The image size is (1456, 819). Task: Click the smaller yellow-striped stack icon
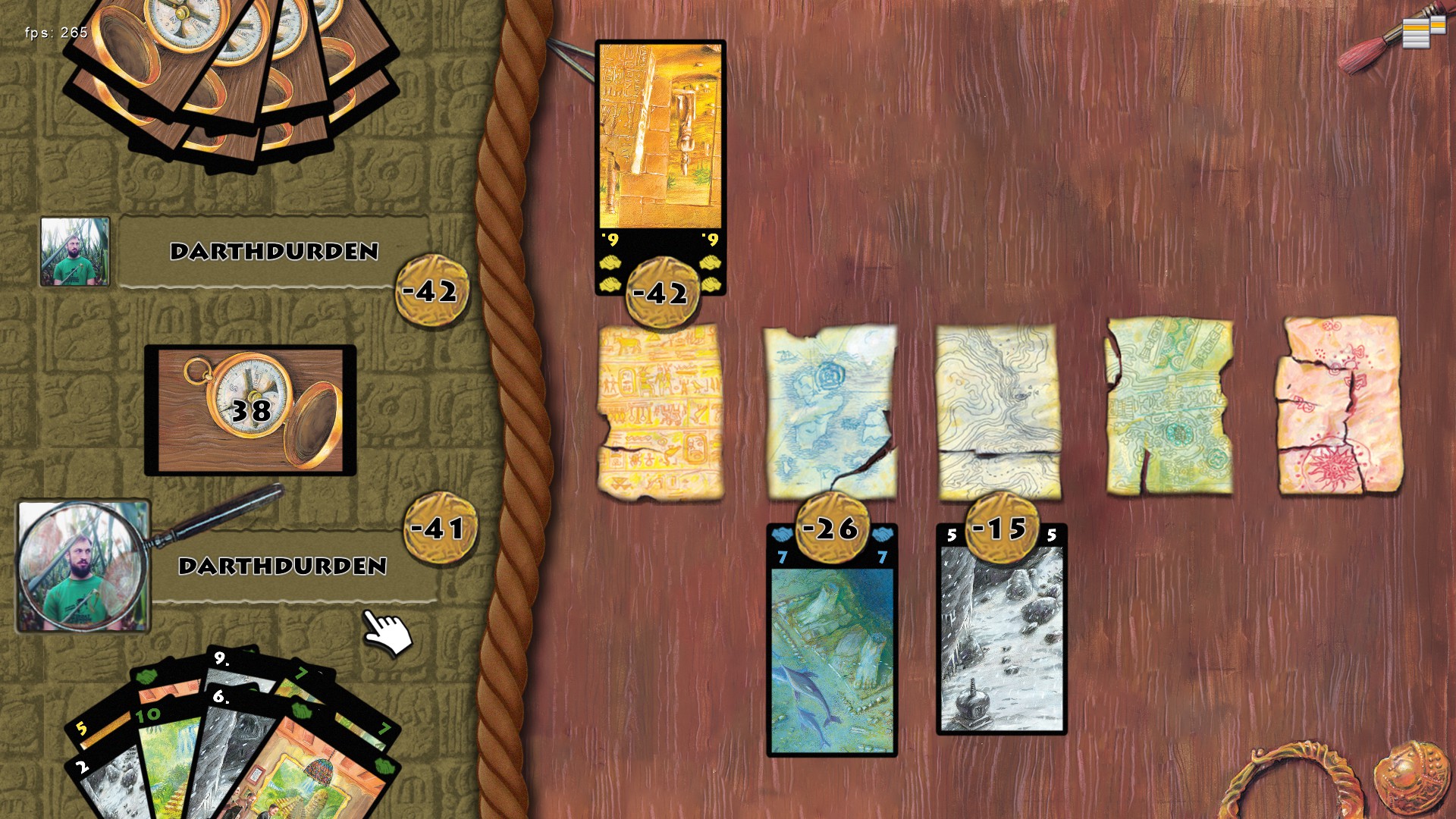coord(1439,25)
